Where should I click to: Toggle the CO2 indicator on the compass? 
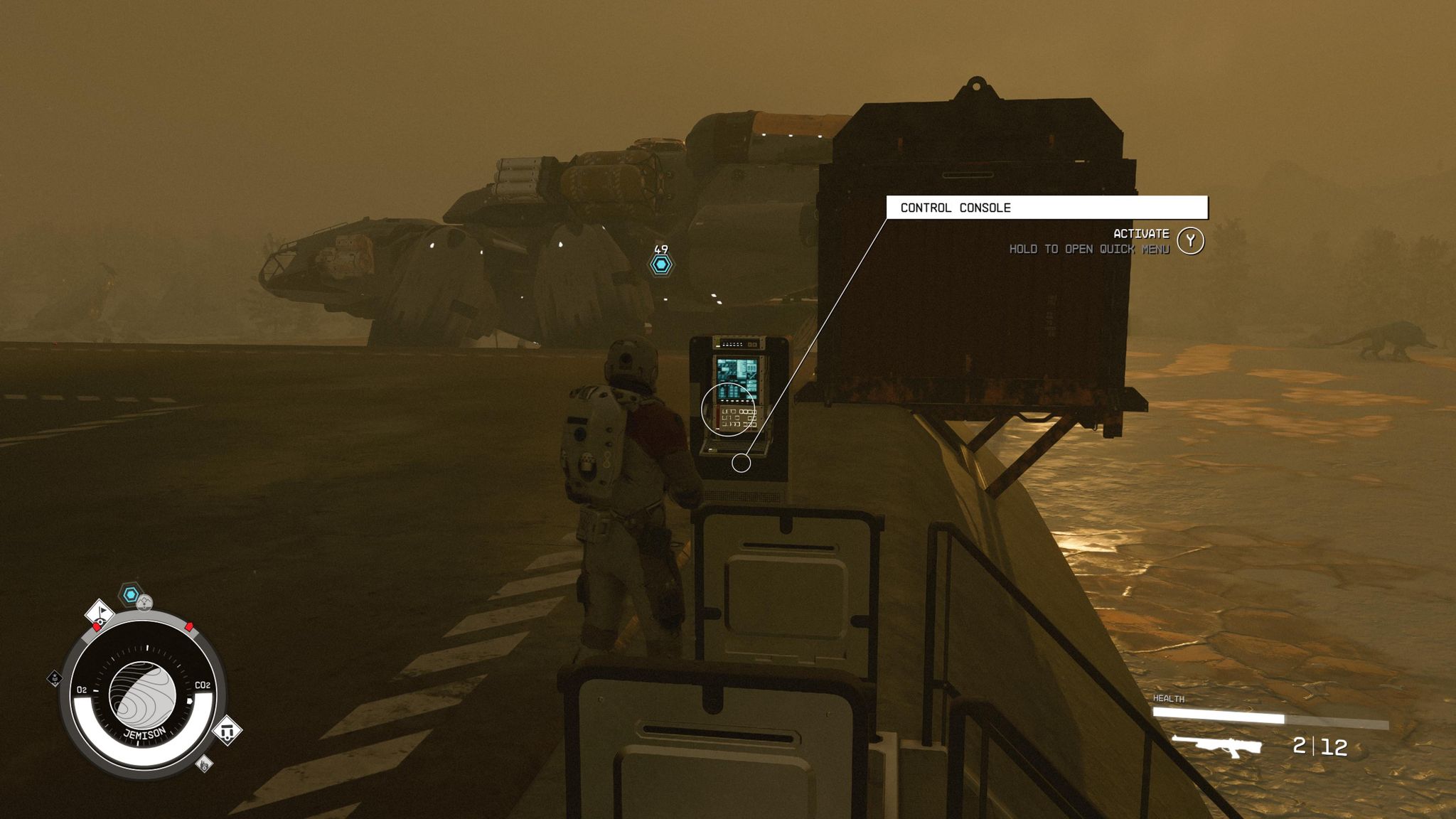click(x=203, y=685)
